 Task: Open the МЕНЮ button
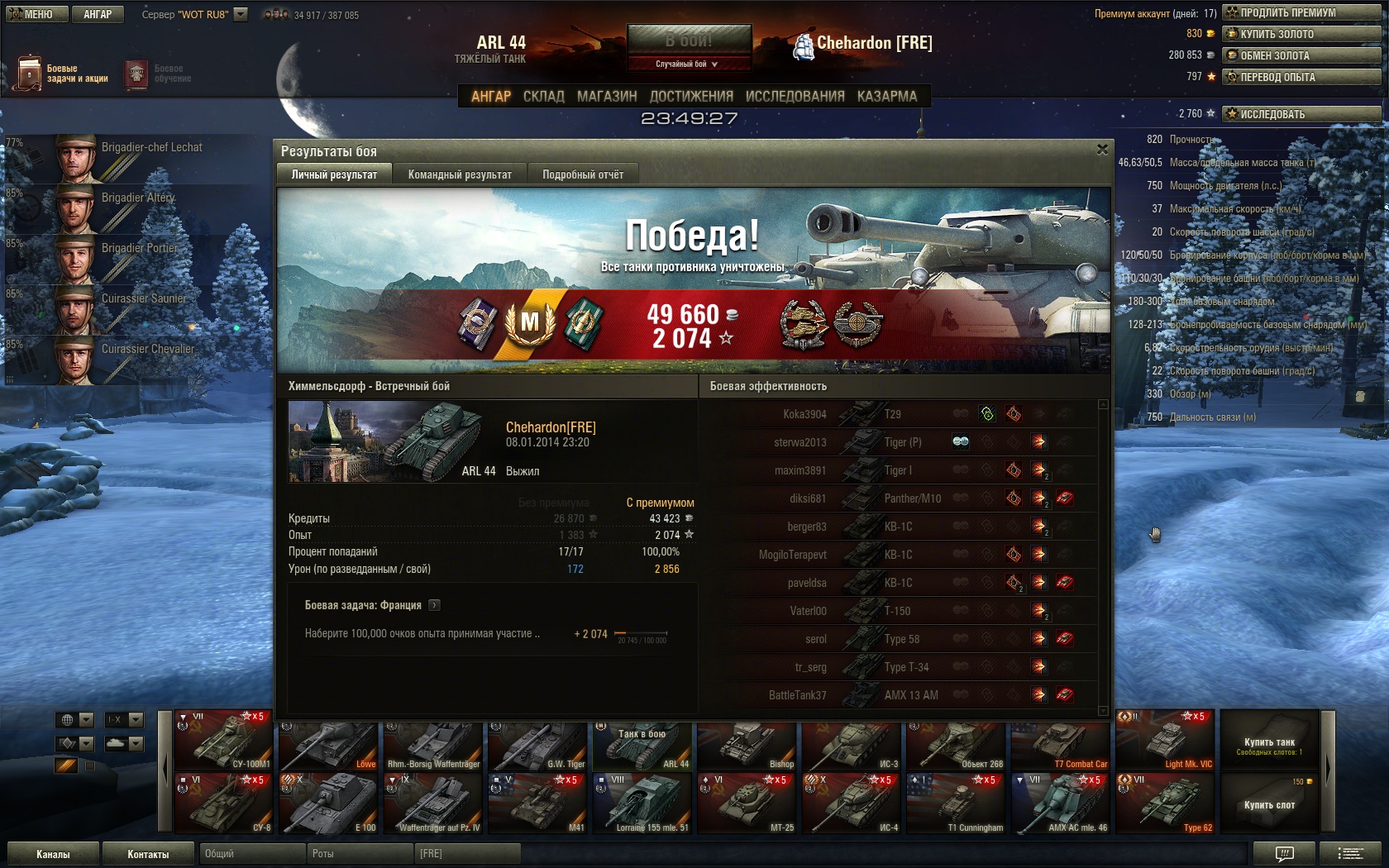[x=33, y=14]
